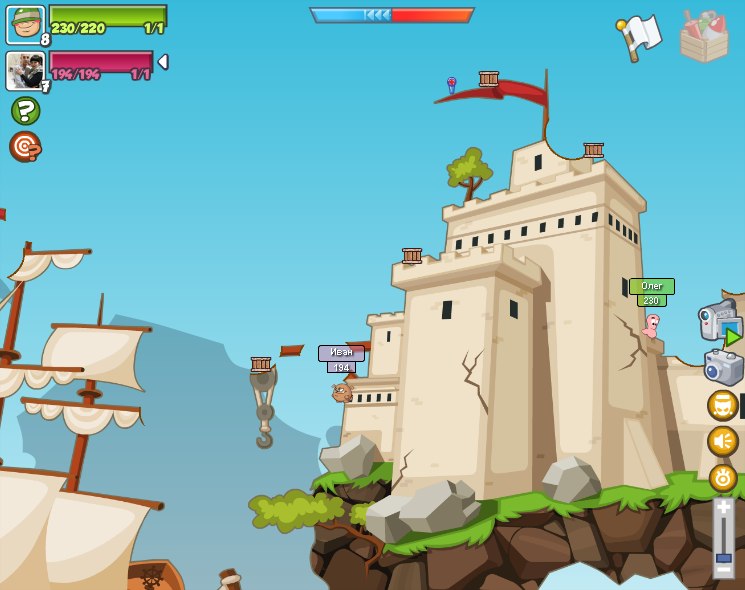Select the green-helmet player avatar
745x590 pixels.
click(25, 24)
